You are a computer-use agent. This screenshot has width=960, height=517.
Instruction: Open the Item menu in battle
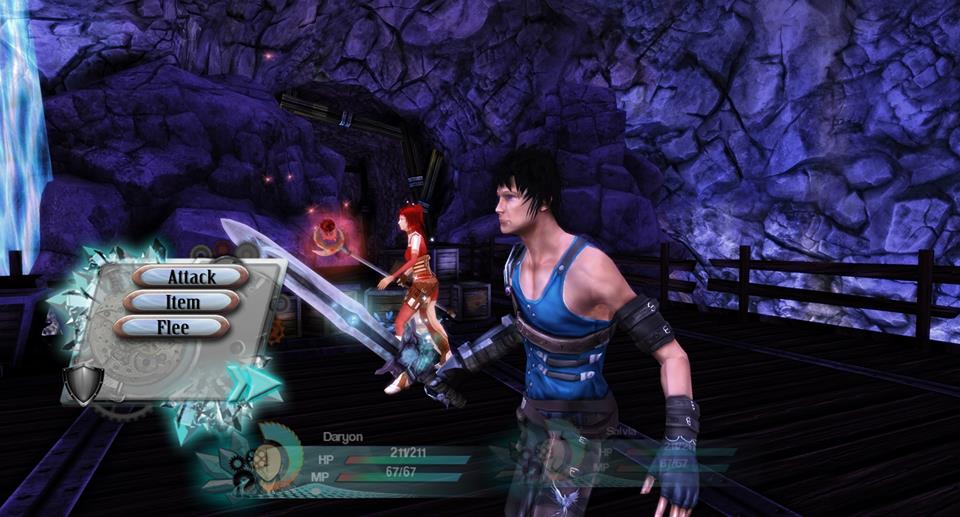point(182,301)
